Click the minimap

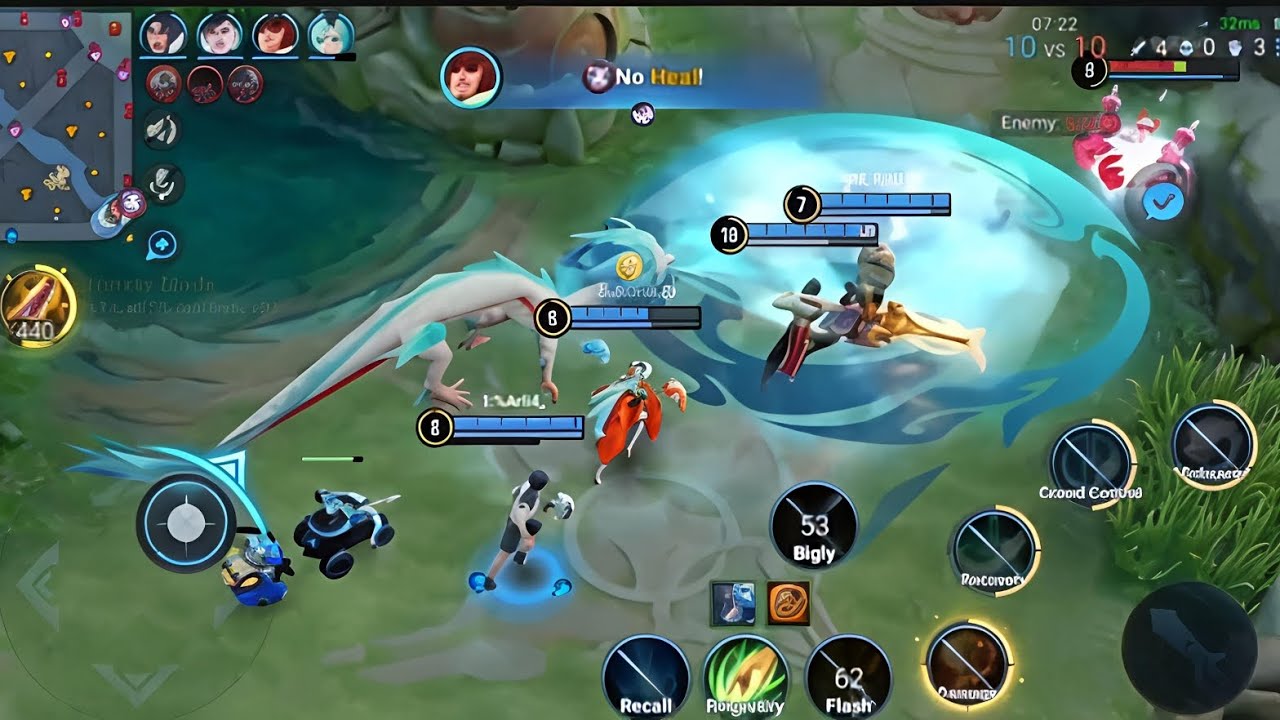pyautogui.click(x=65, y=125)
